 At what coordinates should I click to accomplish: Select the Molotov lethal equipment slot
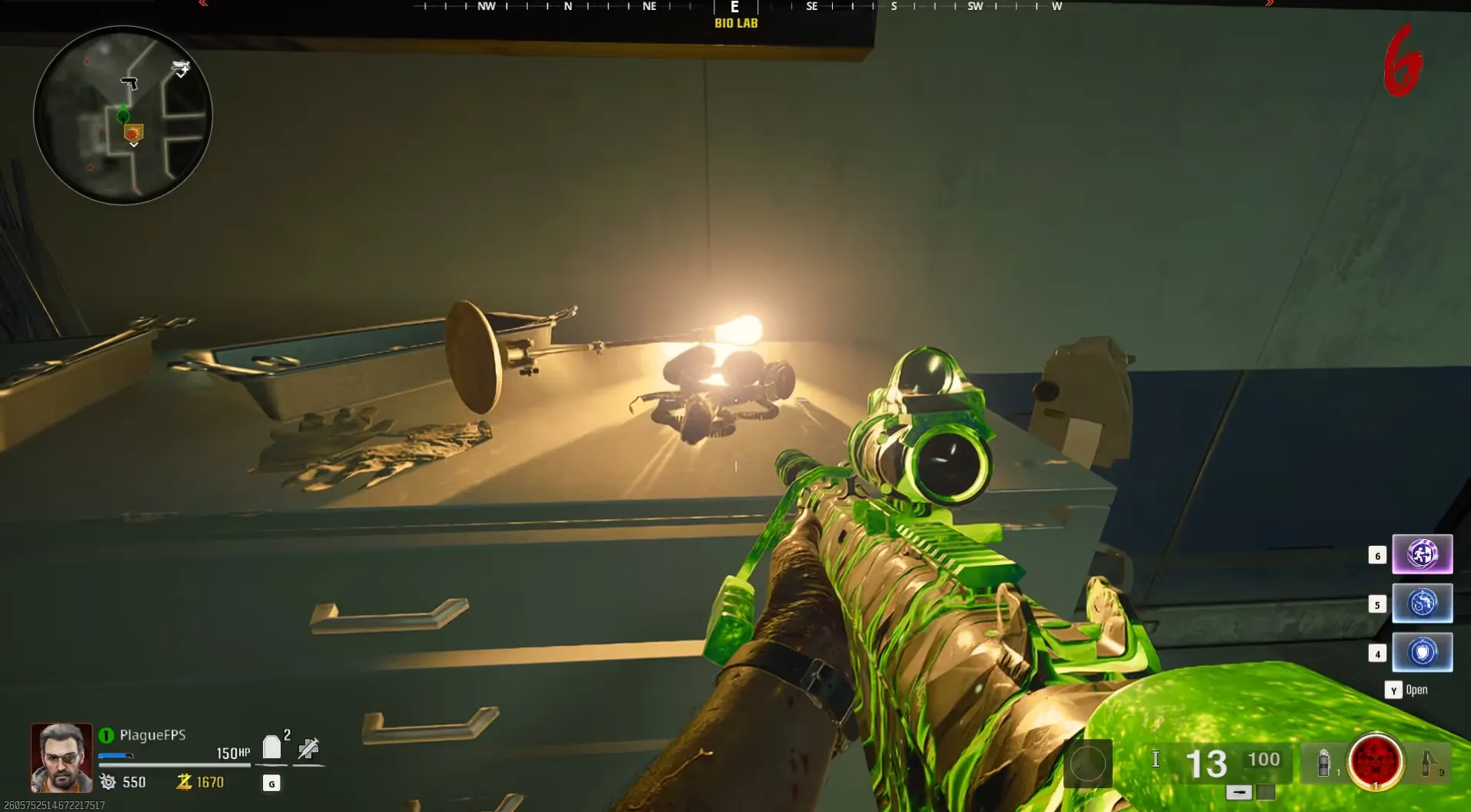(1429, 762)
